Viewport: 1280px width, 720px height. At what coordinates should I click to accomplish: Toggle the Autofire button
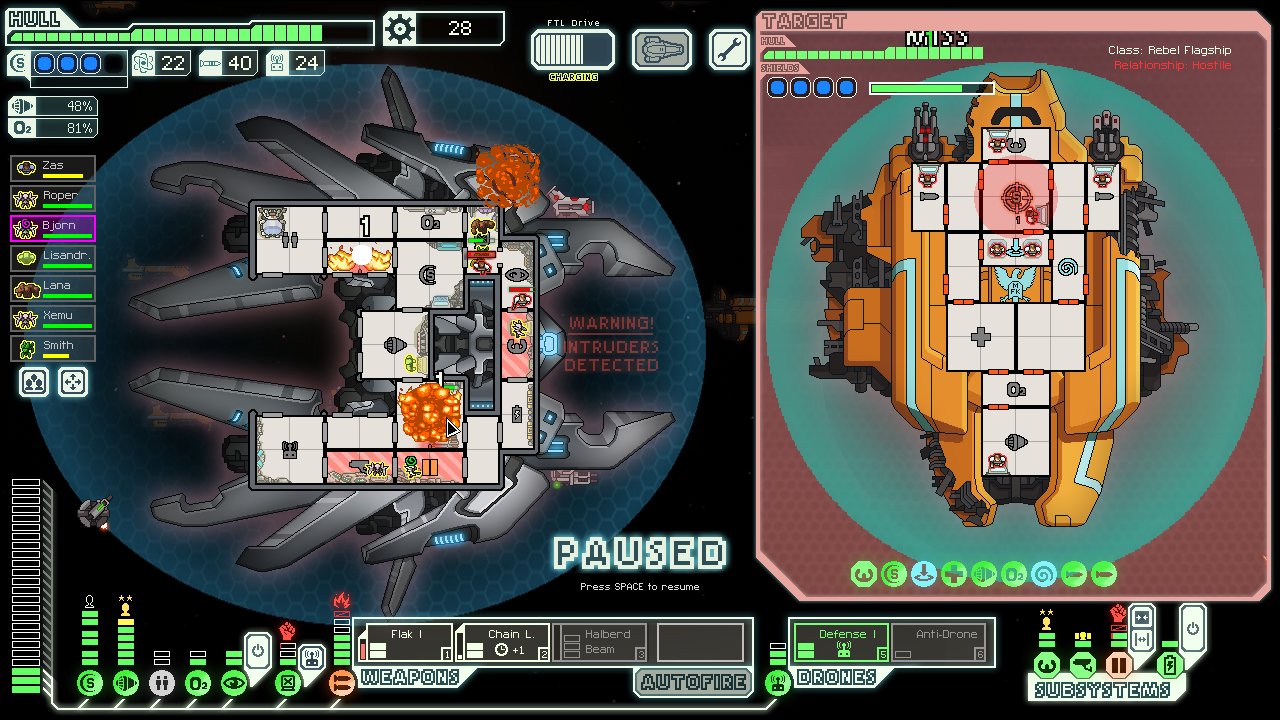click(x=694, y=683)
